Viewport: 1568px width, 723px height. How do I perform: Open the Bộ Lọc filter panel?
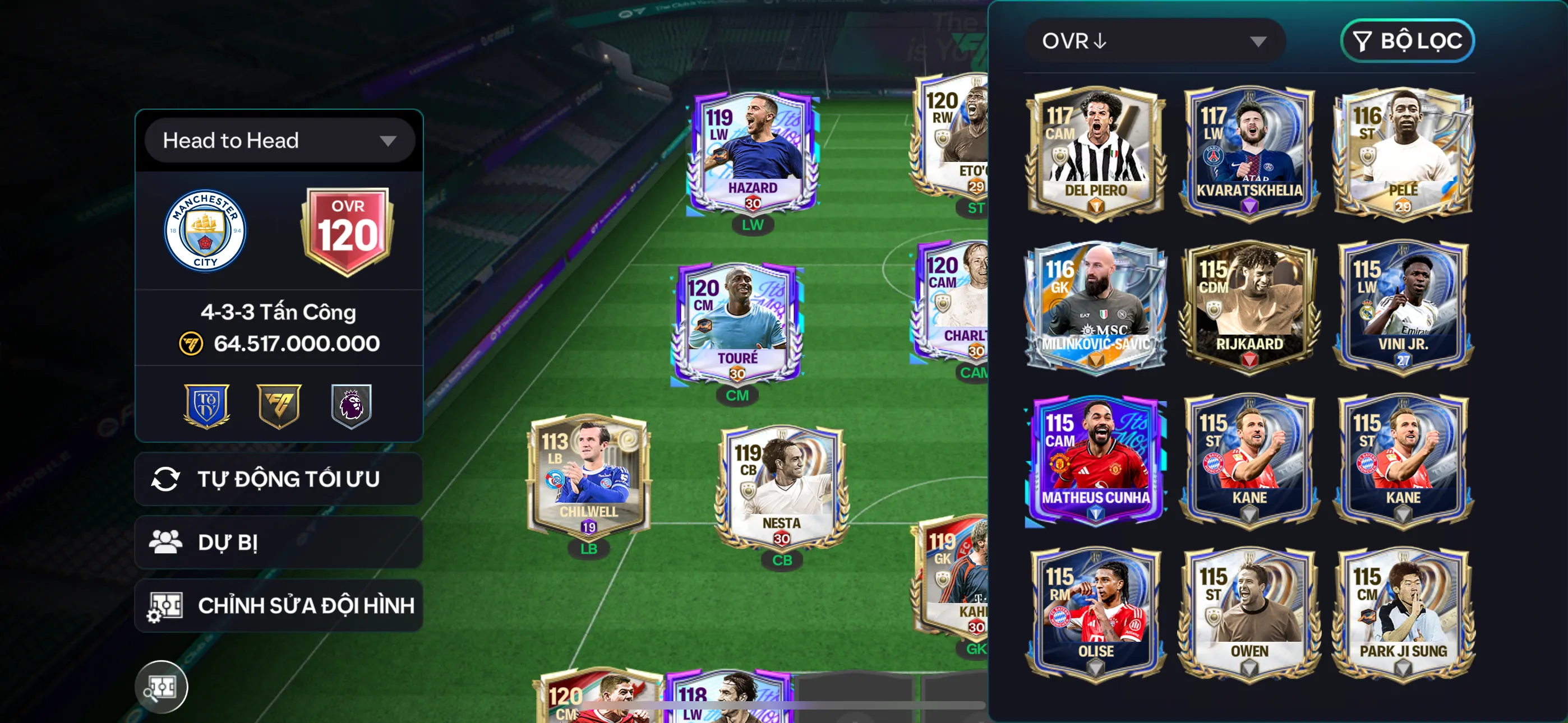tap(1408, 41)
